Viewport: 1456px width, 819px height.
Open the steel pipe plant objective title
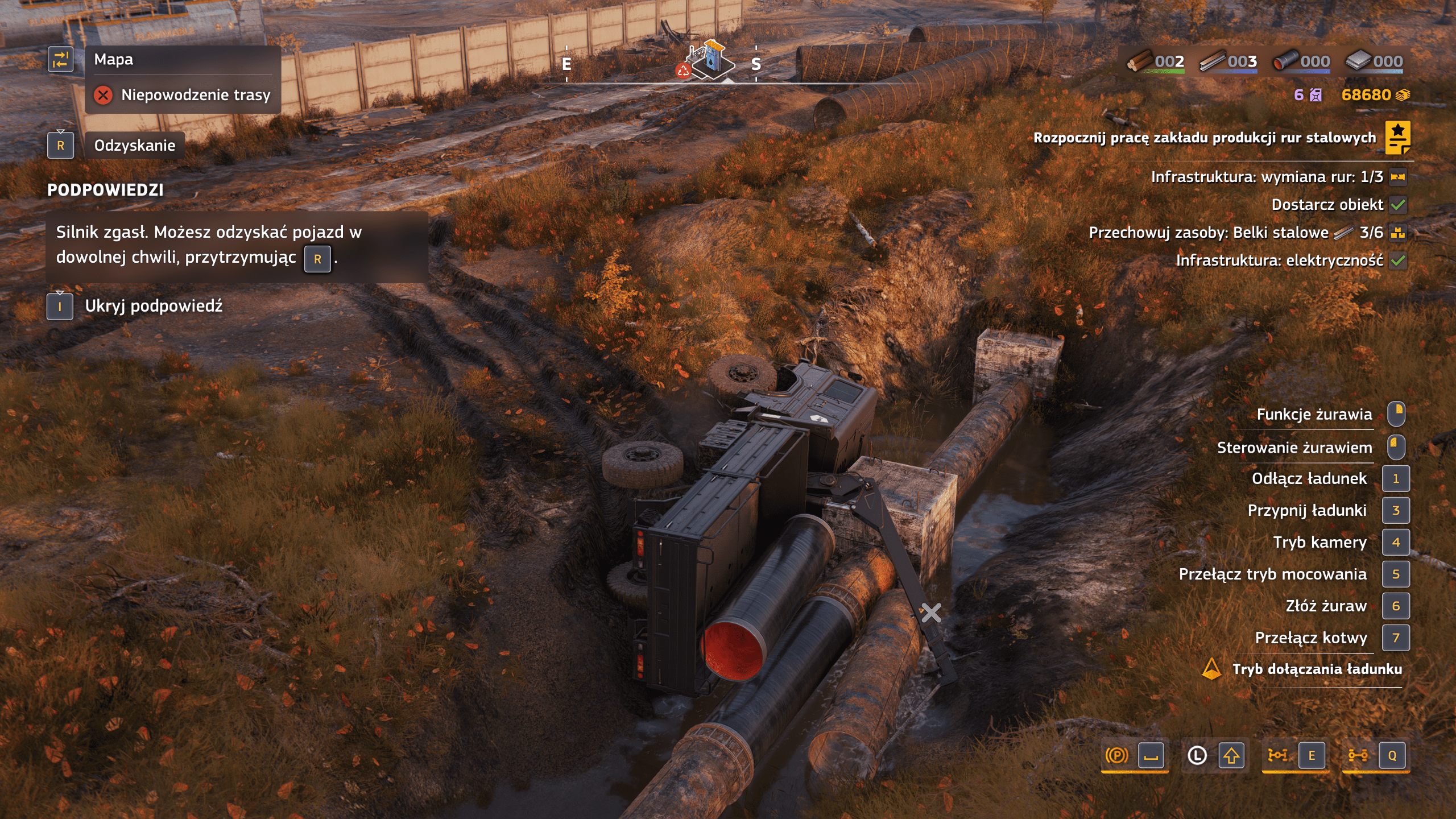(1204, 138)
